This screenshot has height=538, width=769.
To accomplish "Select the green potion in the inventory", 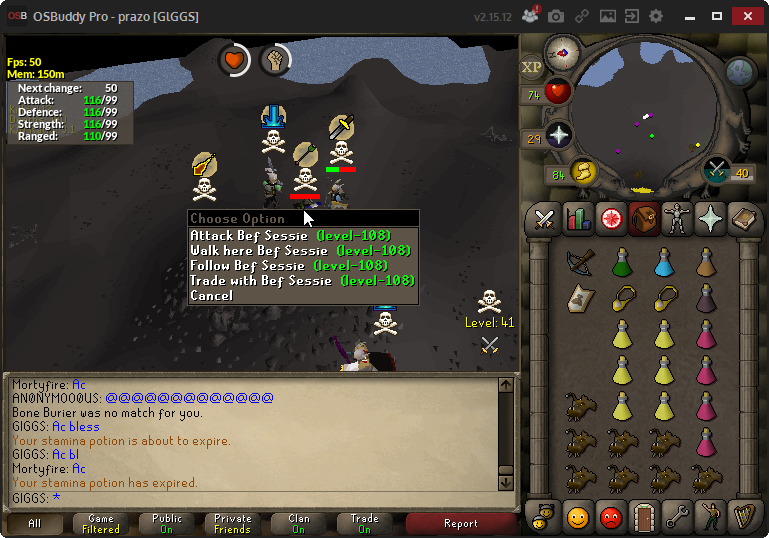I will pos(621,263).
